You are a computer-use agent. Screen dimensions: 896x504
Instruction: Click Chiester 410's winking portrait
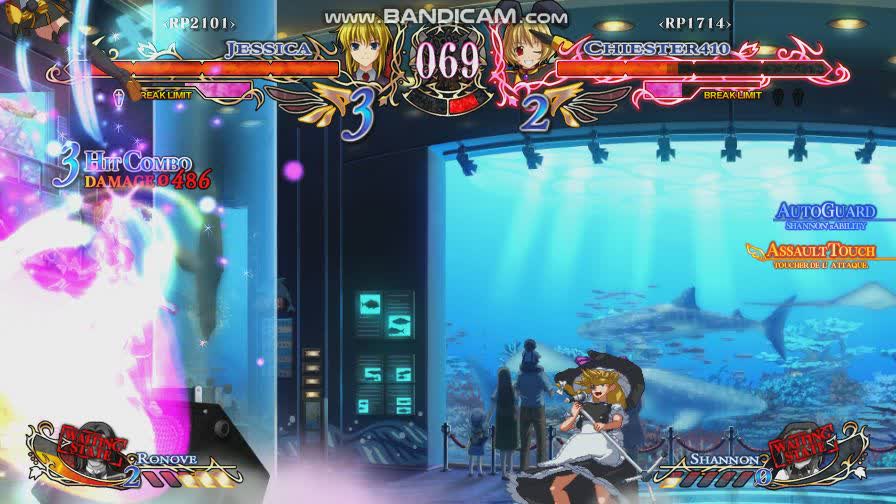pyautogui.click(x=526, y=55)
